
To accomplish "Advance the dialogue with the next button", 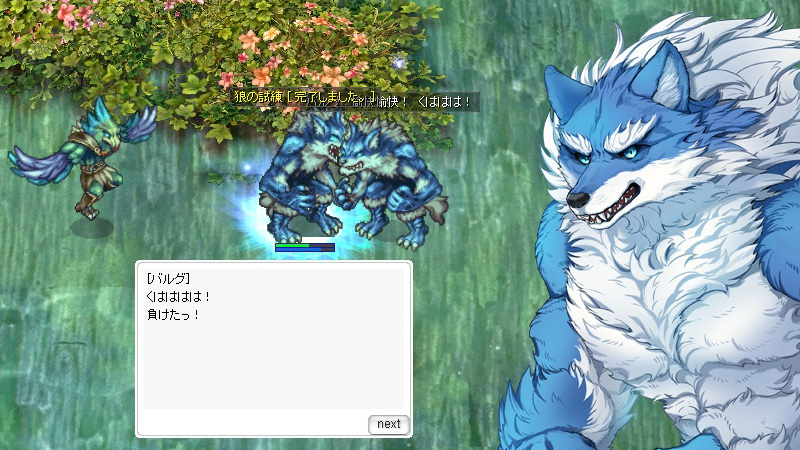I will pos(388,424).
